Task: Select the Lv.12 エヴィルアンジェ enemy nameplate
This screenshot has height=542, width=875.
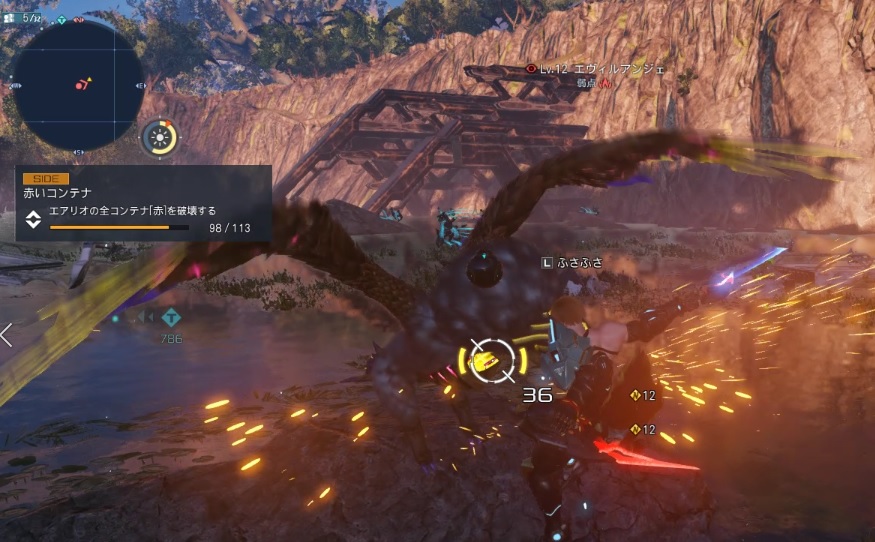Action: pyautogui.click(x=596, y=69)
